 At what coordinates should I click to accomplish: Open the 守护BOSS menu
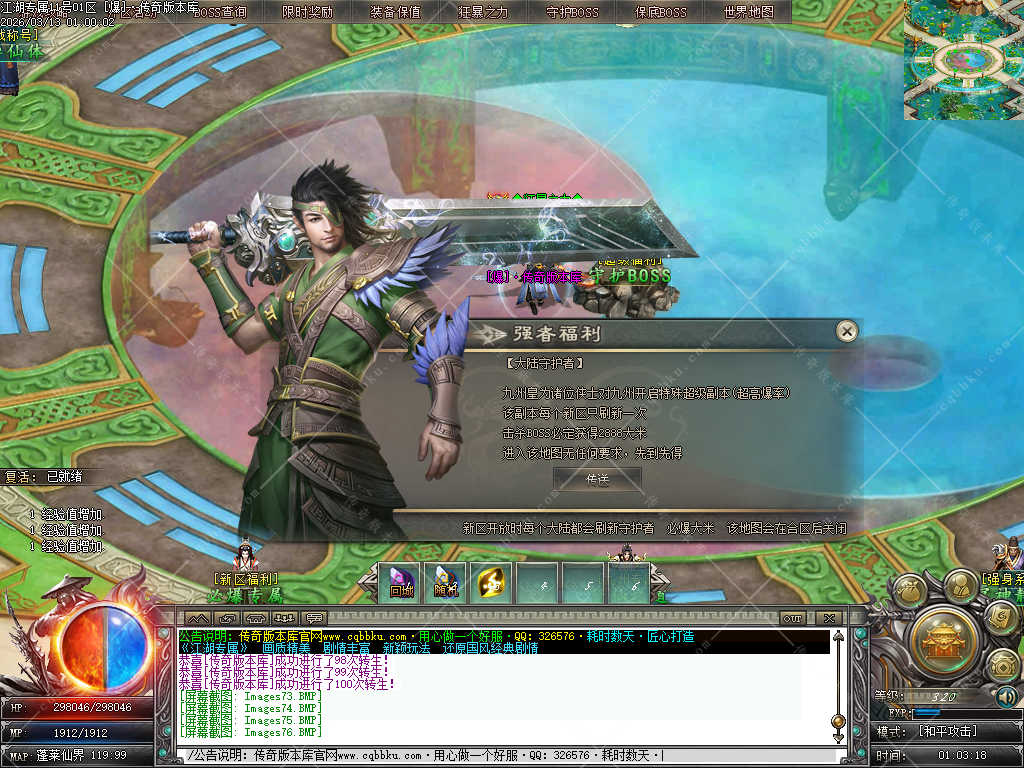[572, 12]
